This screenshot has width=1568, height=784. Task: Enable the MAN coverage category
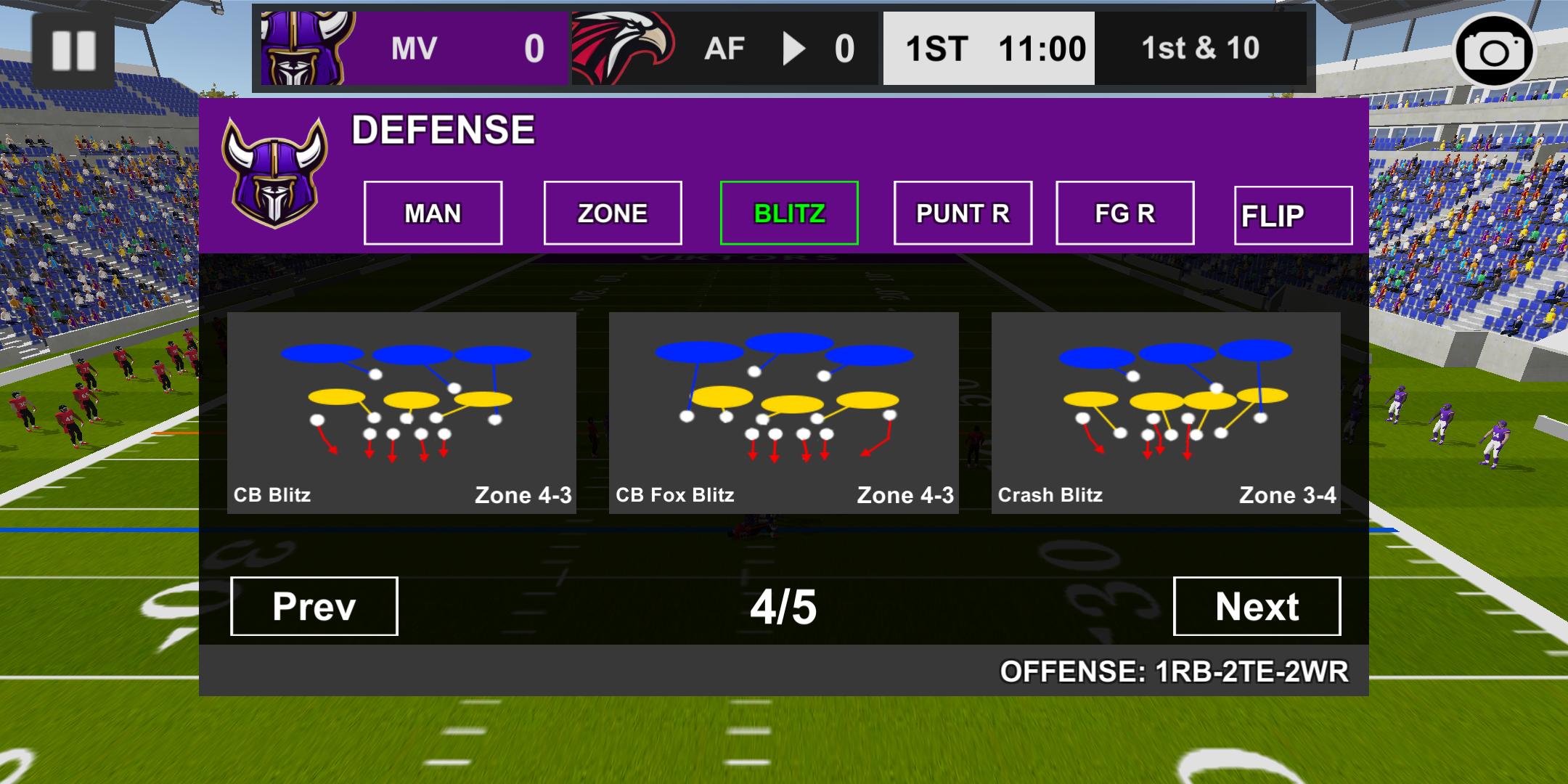pyautogui.click(x=433, y=212)
